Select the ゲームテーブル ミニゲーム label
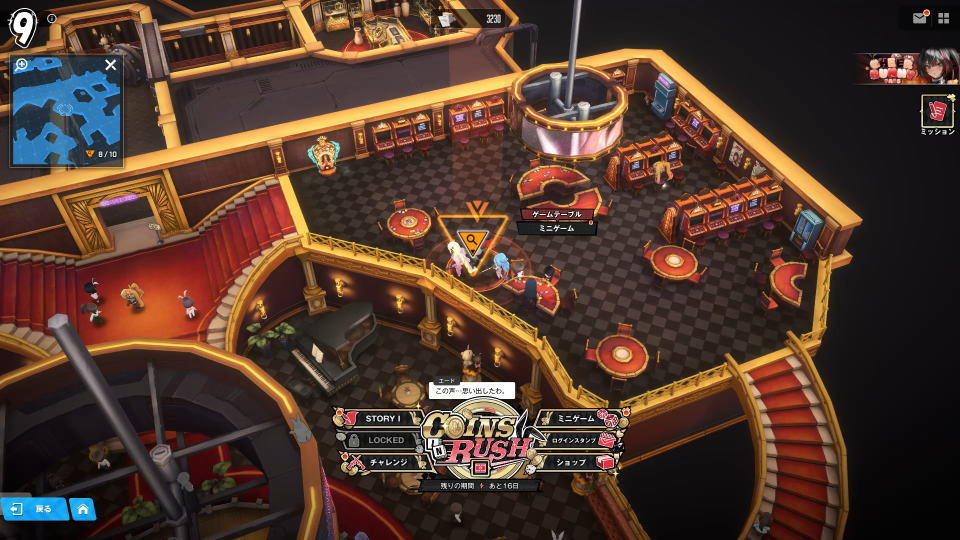 pos(555,221)
